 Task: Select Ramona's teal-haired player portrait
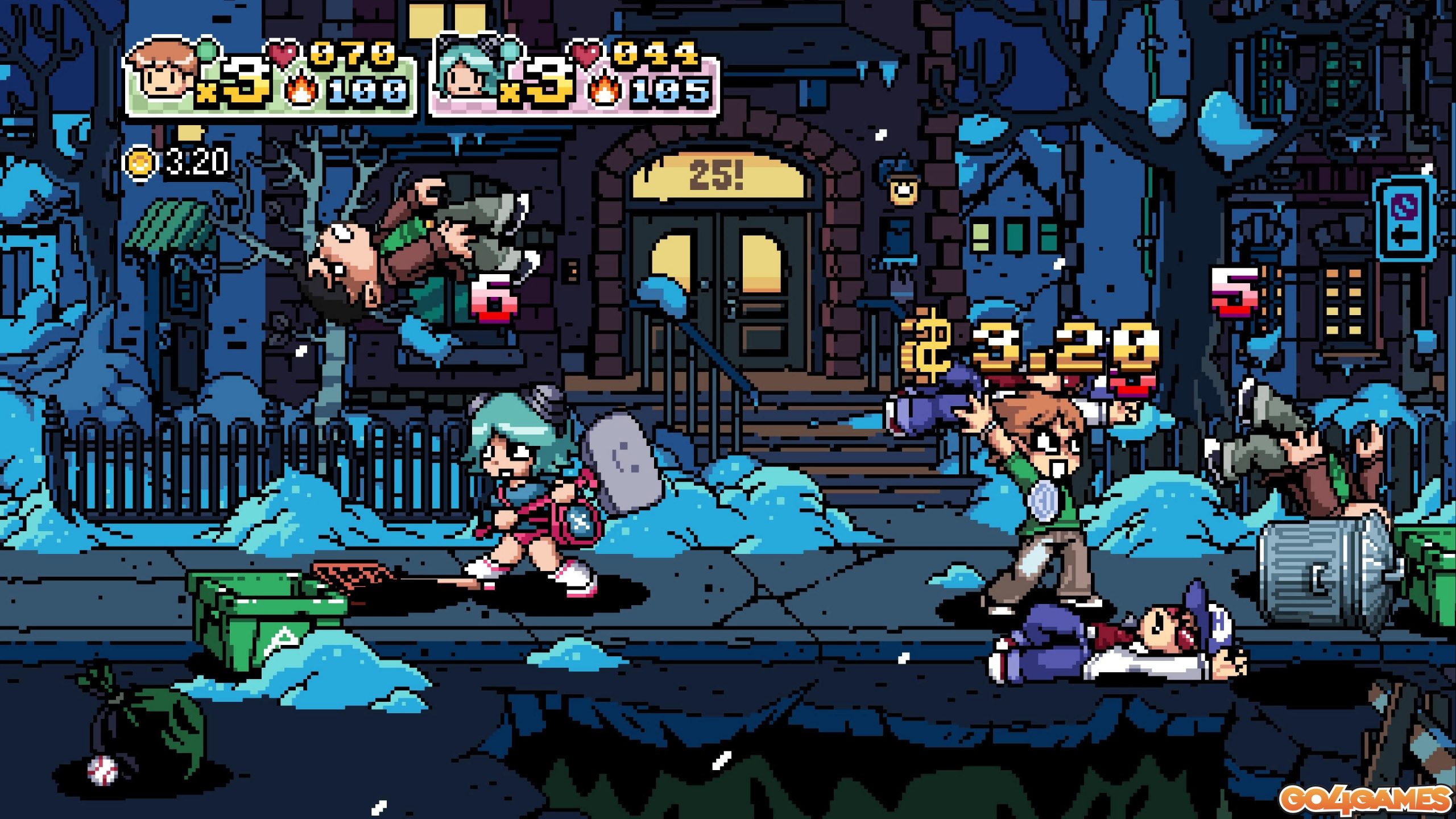tap(466, 71)
